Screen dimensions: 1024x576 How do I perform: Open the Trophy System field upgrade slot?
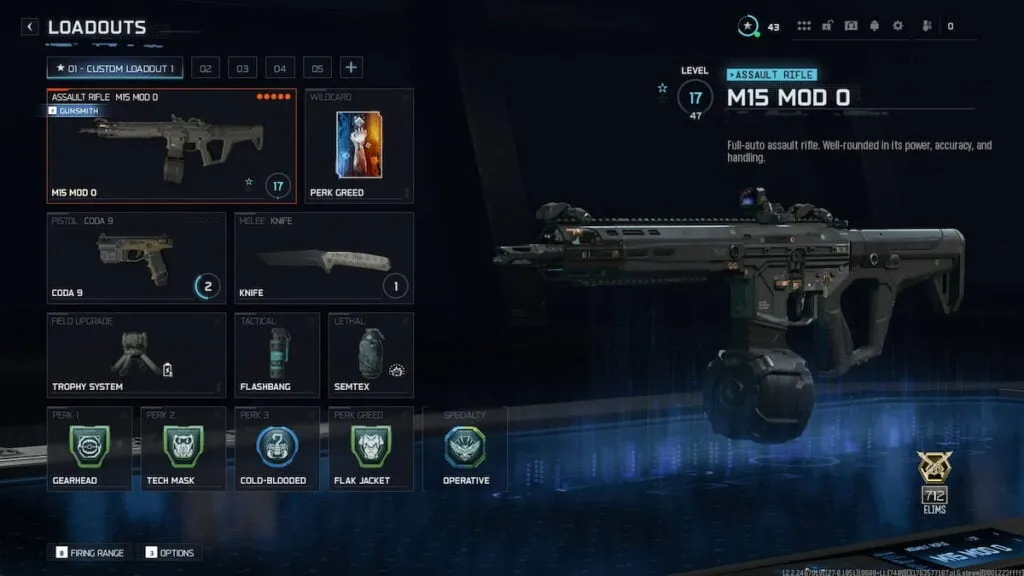point(136,355)
